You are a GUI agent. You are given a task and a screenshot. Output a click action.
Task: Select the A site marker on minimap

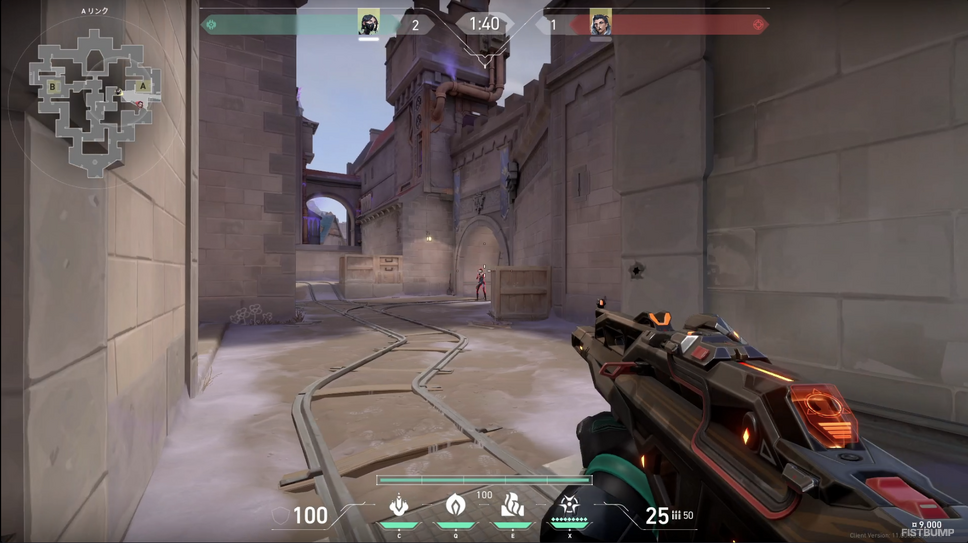pos(144,87)
